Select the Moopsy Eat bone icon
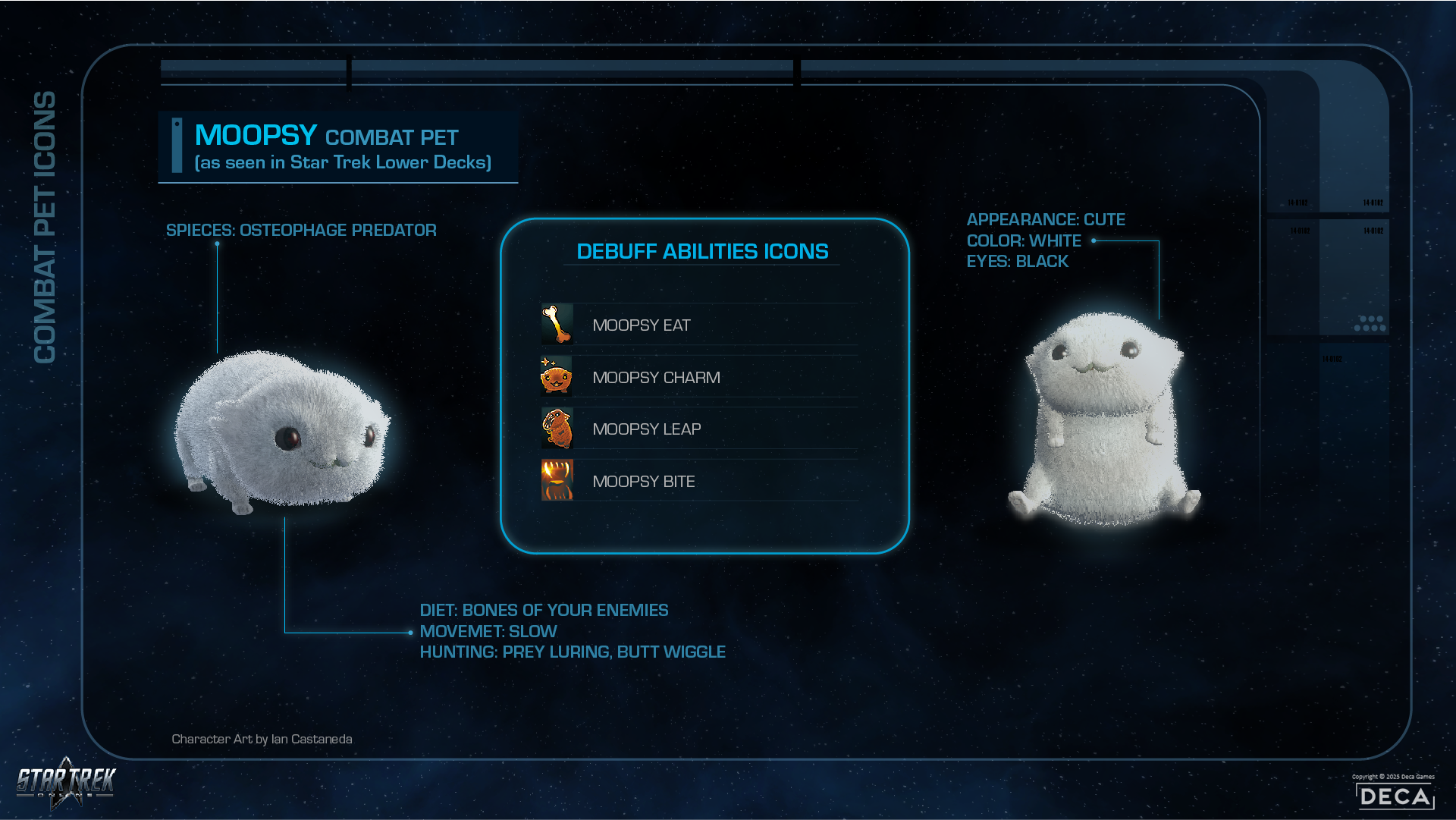This screenshot has width=1456, height=820. (557, 325)
